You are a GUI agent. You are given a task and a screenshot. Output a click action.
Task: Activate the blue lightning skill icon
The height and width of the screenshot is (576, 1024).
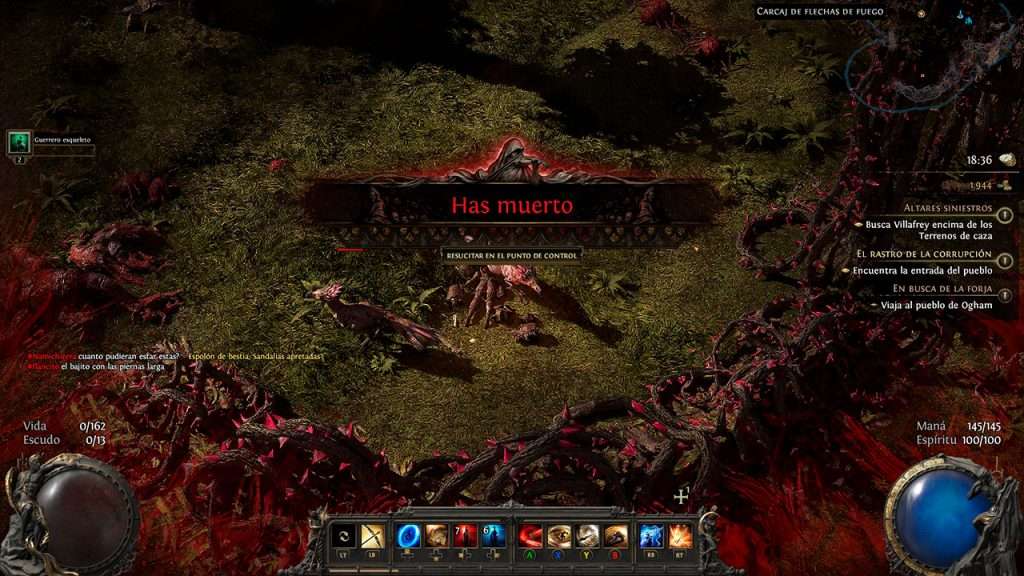651,535
